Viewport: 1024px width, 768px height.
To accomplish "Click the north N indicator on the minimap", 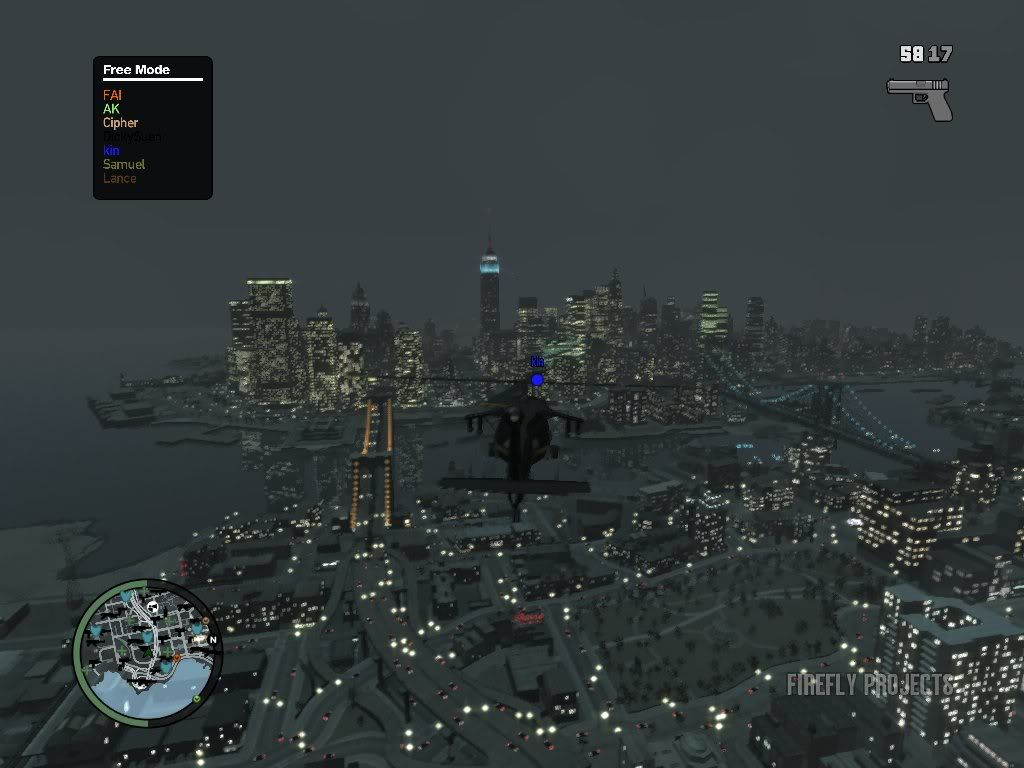I will pyautogui.click(x=213, y=640).
